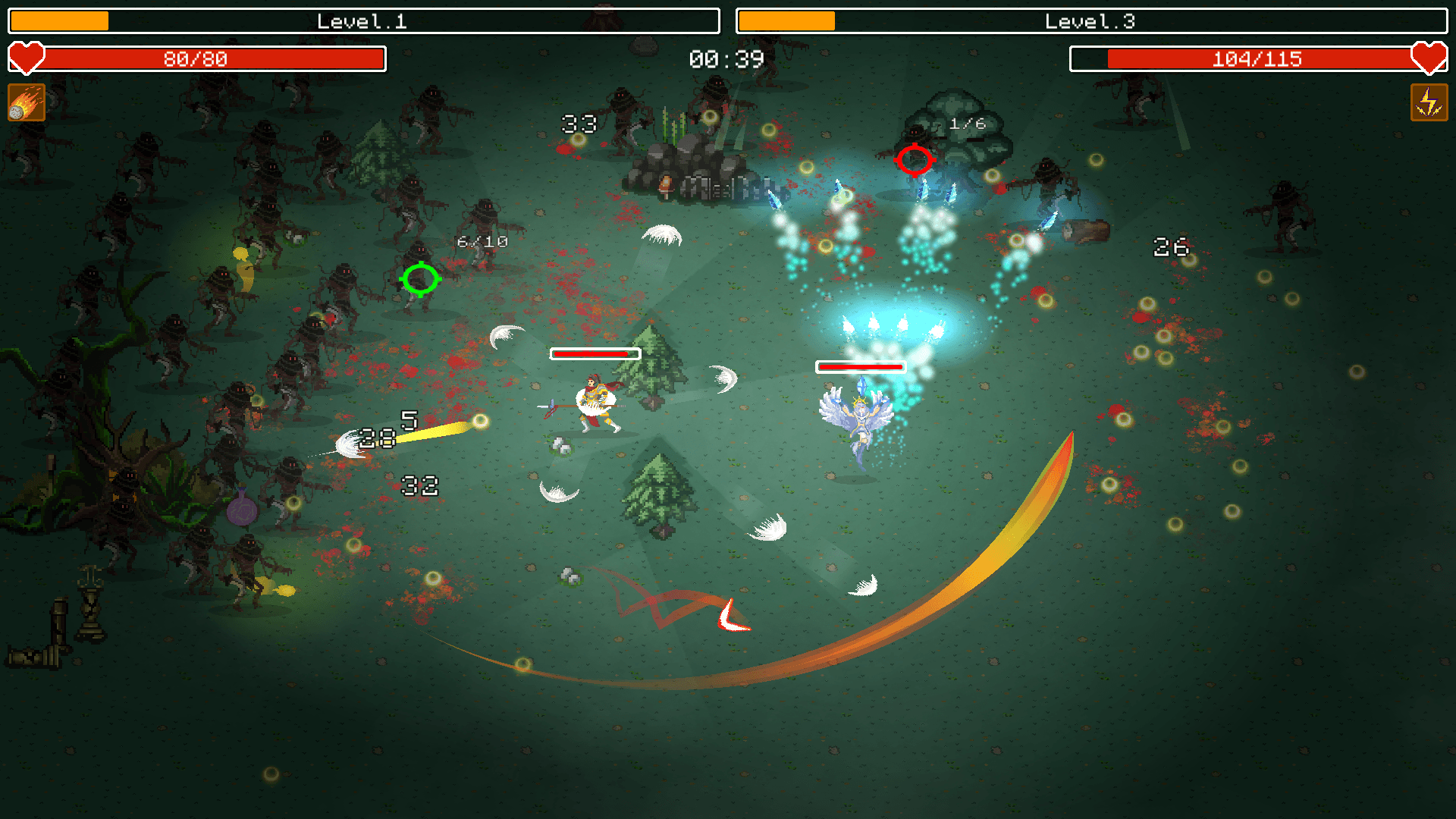Click the heart icon beside 104/115 bar

pyautogui.click(x=1429, y=58)
